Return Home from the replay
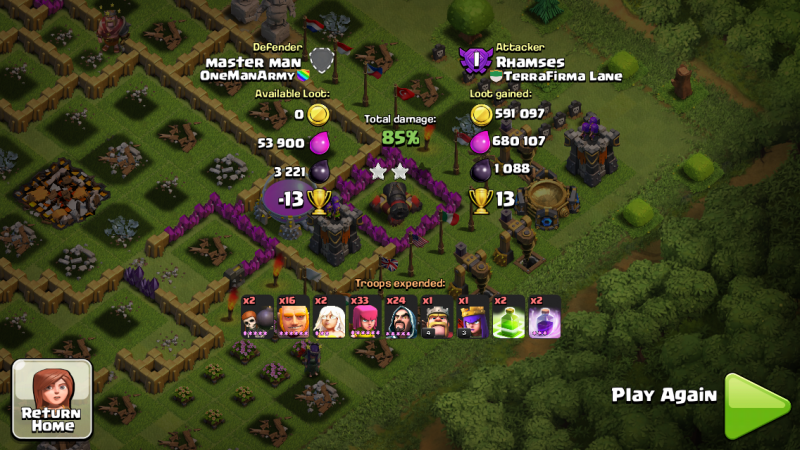This screenshot has height=450, width=800. coord(51,399)
